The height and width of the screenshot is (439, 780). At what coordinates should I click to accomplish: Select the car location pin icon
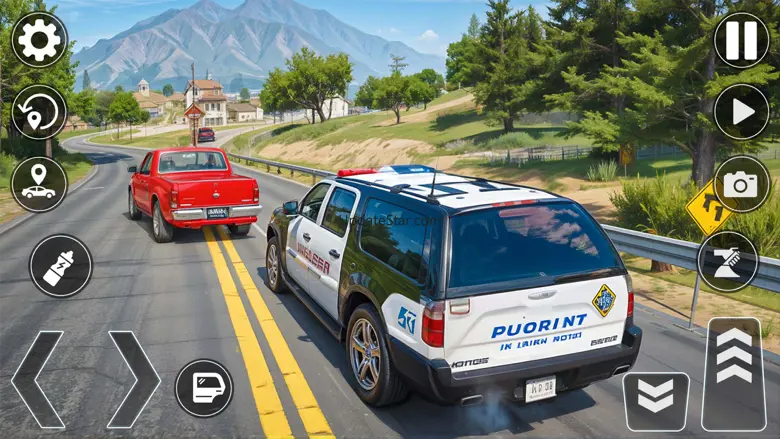pyautogui.click(x=39, y=184)
